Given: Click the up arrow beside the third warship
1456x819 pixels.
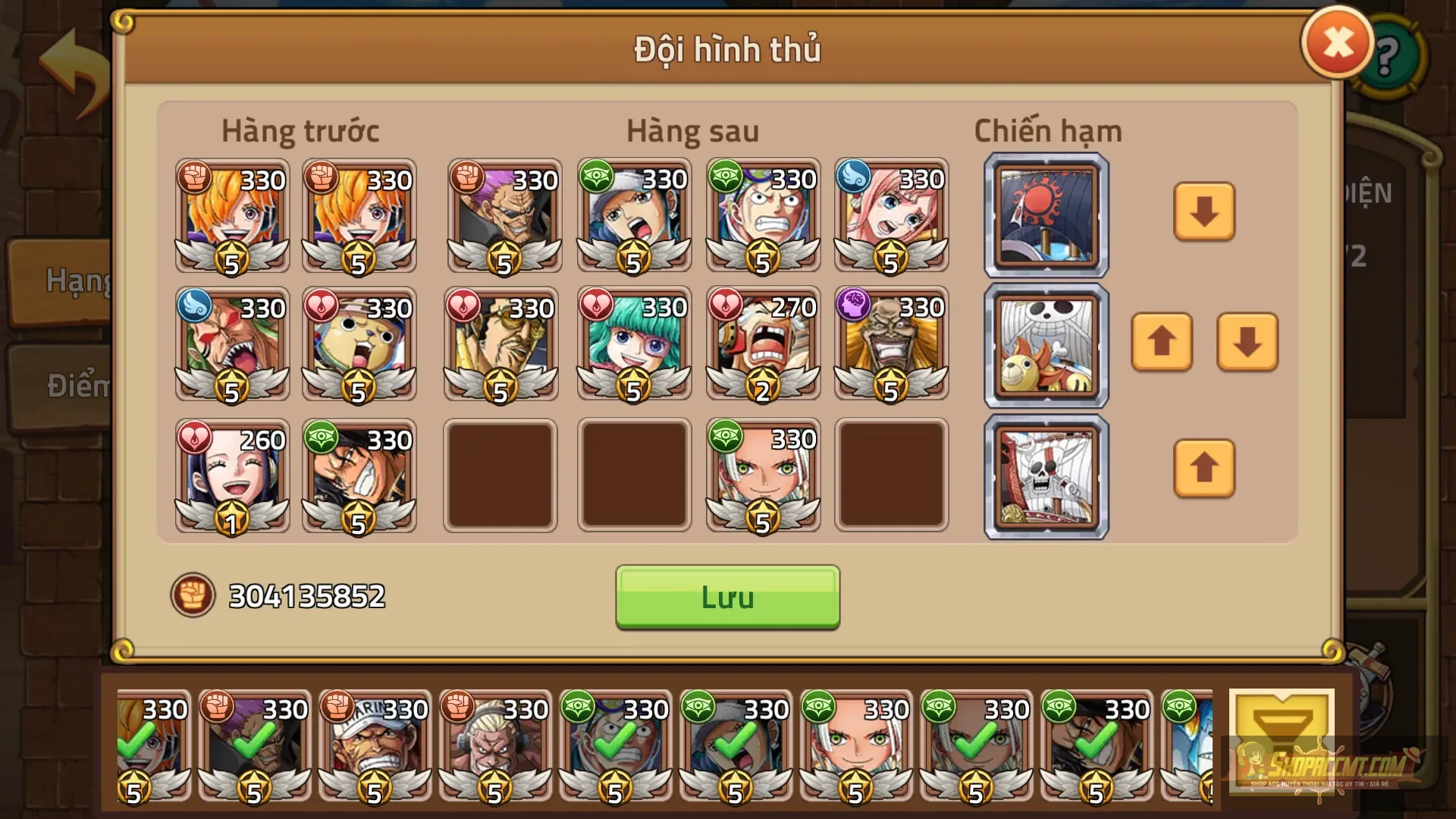Looking at the screenshot, I should pyautogui.click(x=1204, y=469).
